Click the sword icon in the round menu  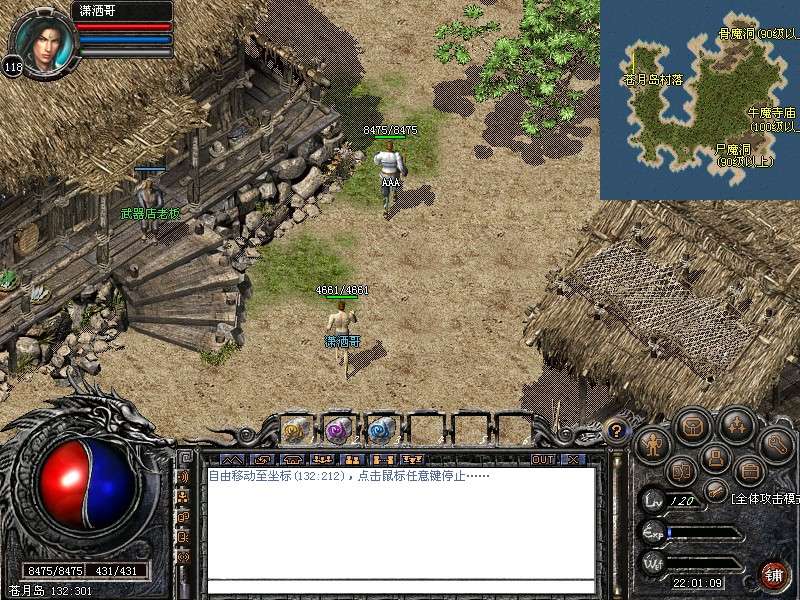(x=714, y=490)
